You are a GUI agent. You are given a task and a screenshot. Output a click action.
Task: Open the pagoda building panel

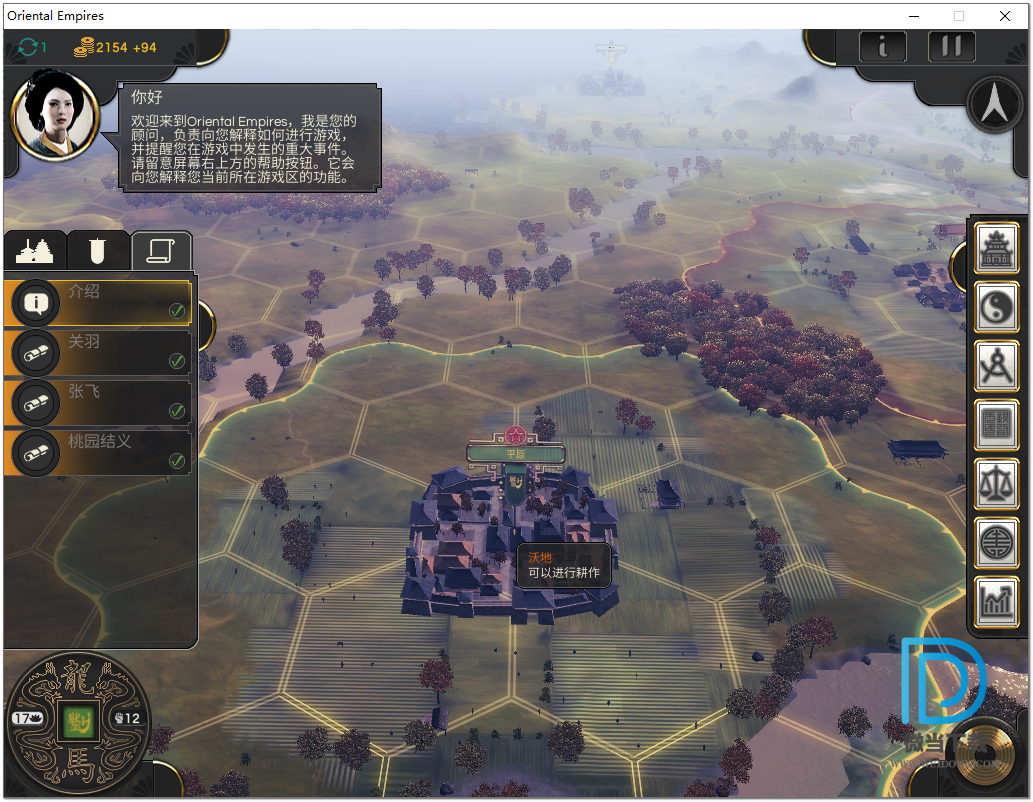(997, 247)
